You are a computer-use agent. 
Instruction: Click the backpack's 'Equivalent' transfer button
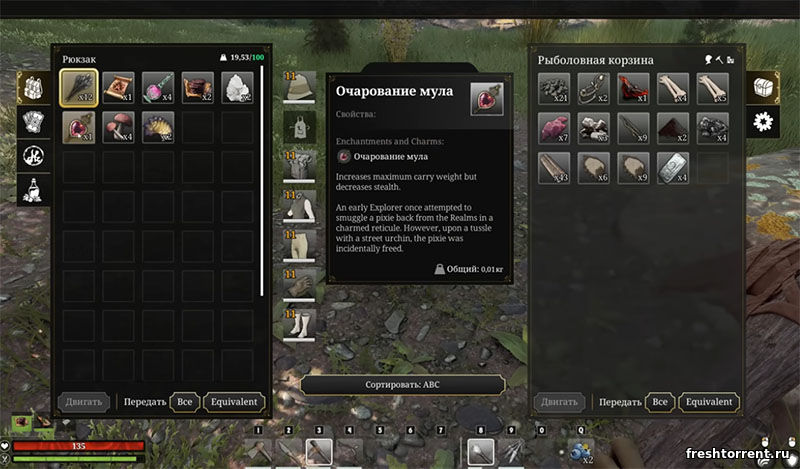point(233,402)
